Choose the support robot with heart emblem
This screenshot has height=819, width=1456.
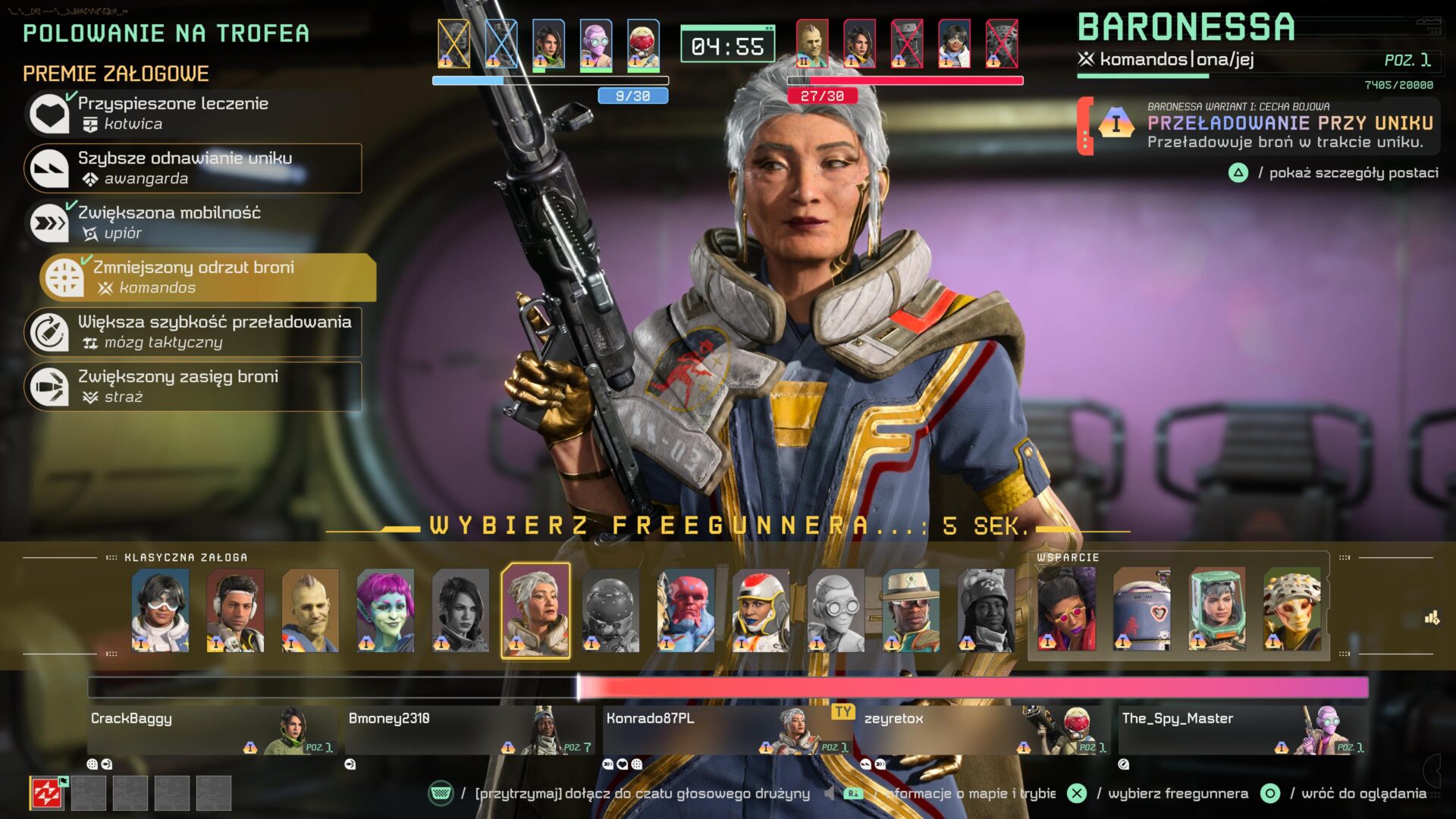(1142, 610)
